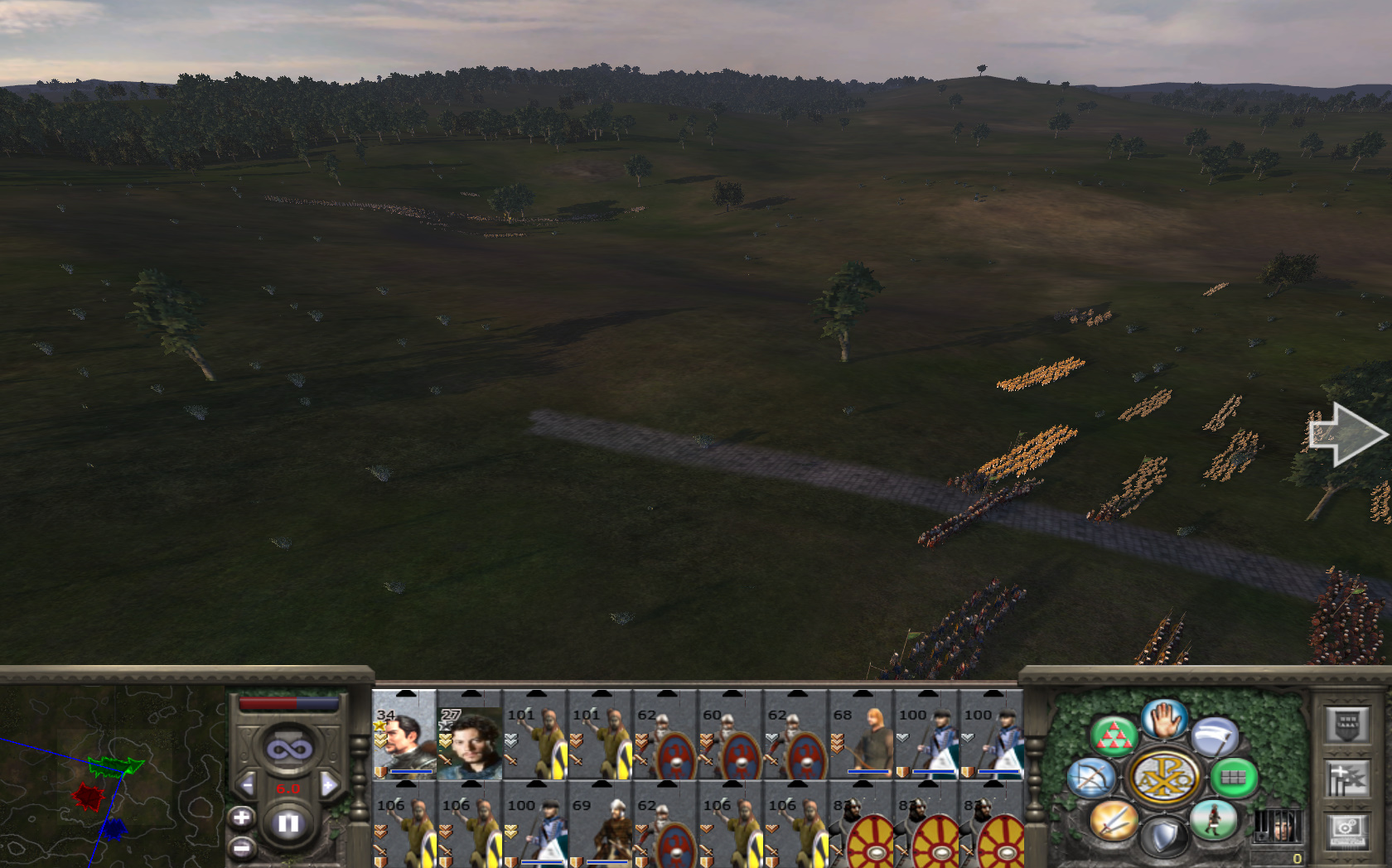Toggle fire at will bow button
Viewport: 1392px width, 868px height.
click(1091, 779)
